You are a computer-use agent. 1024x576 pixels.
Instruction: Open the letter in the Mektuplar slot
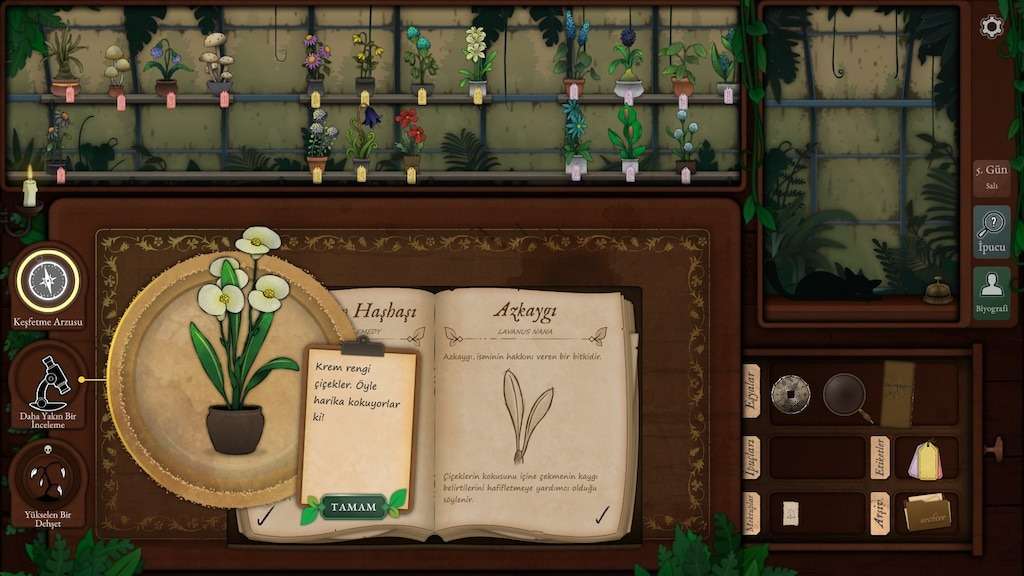(x=790, y=512)
